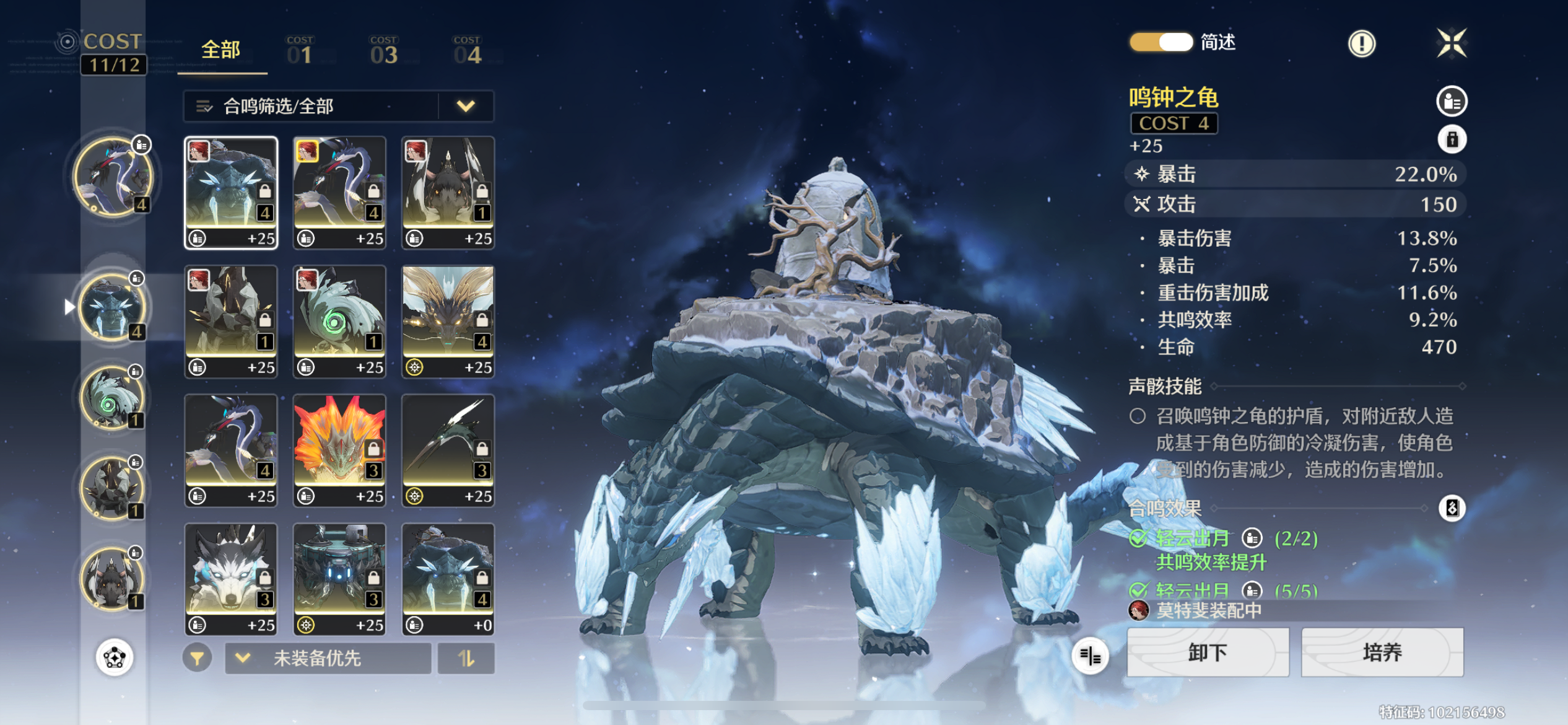Viewport: 1568px width, 725px height.
Task: Reverse the list sort order
Action: (466, 658)
